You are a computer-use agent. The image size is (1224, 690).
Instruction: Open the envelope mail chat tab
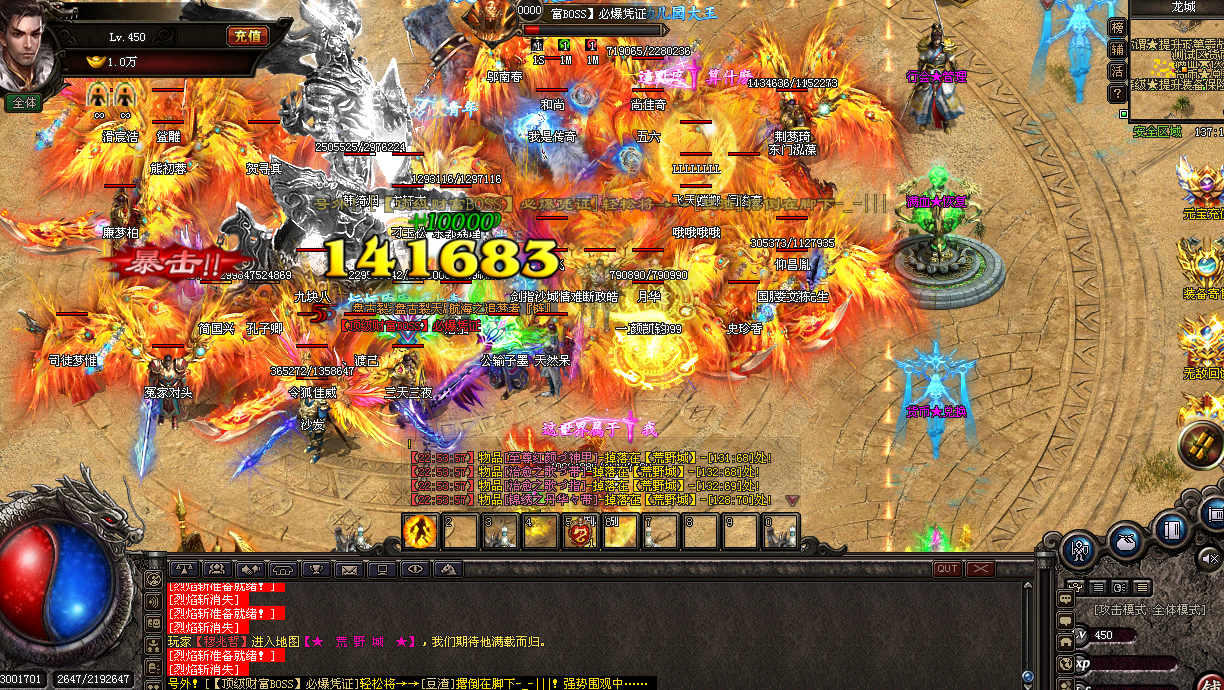coord(348,569)
